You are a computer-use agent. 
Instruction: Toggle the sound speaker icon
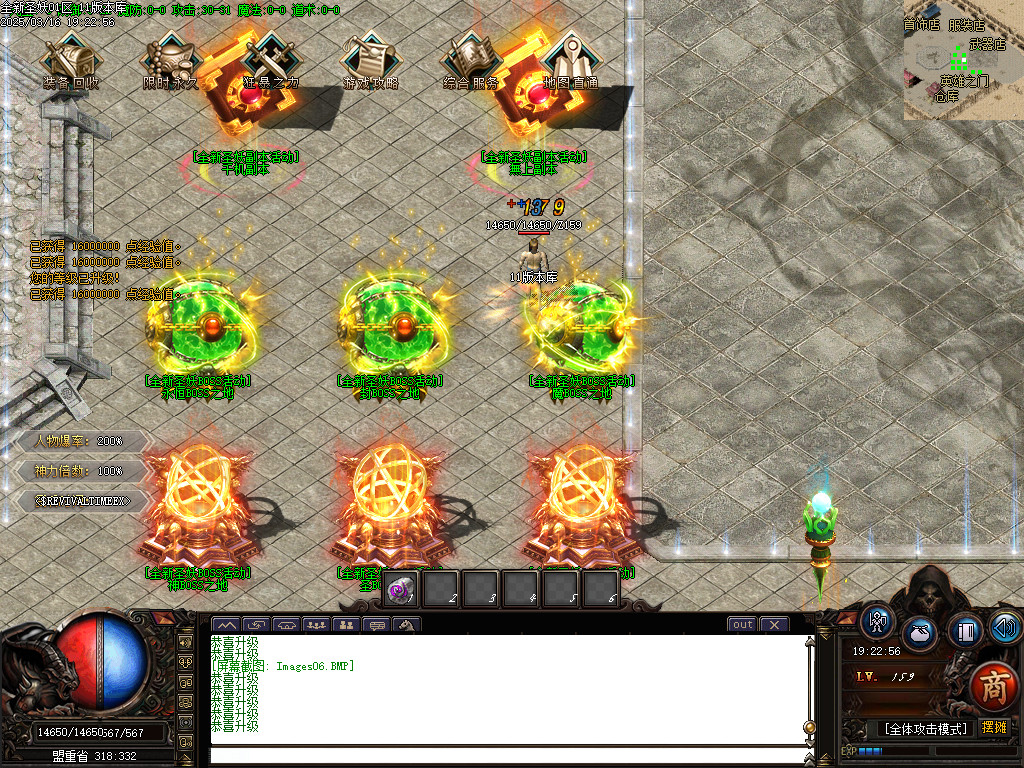tap(1004, 627)
